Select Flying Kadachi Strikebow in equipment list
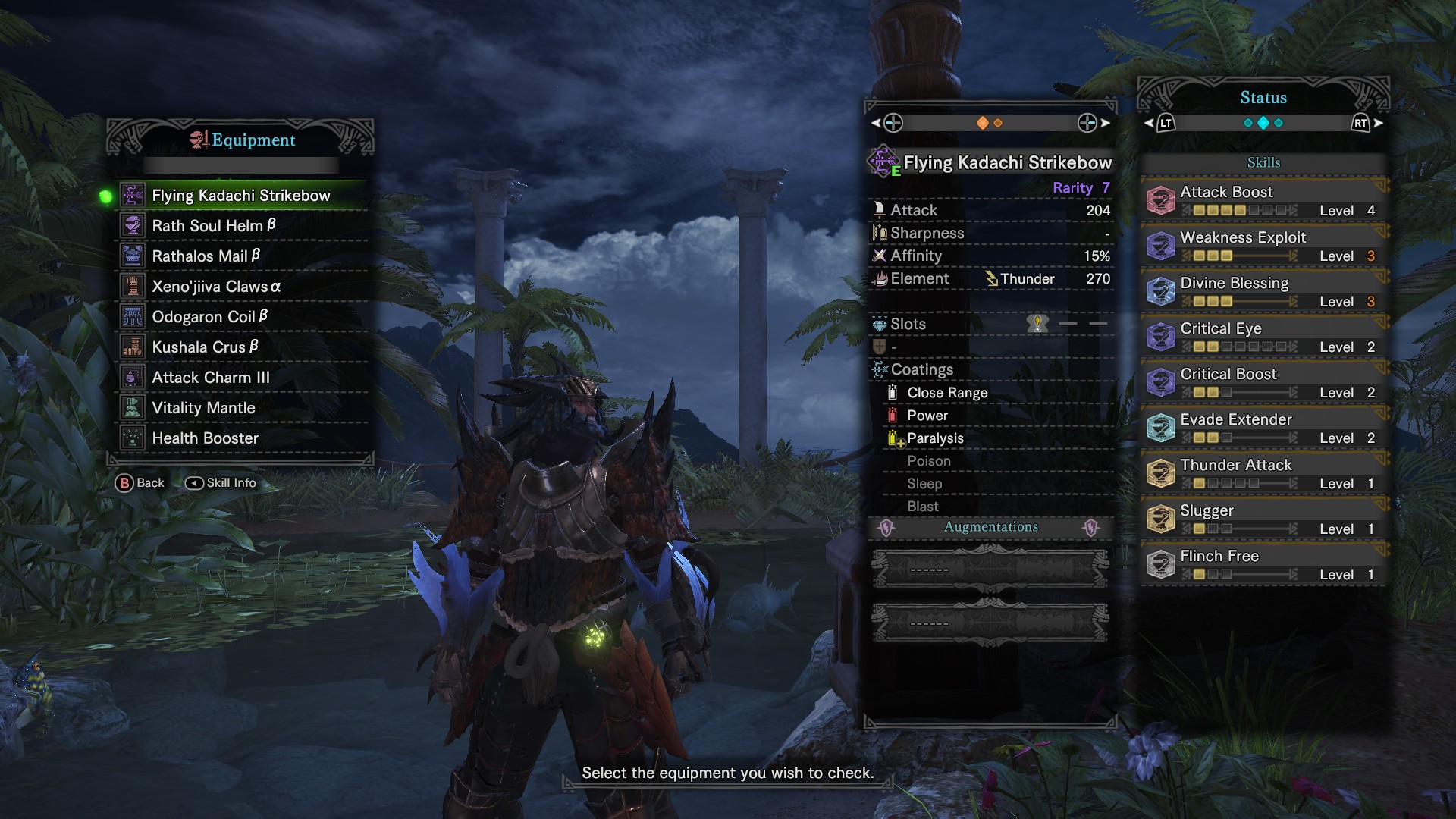This screenshot has height=819, width=1456. [241, 196]
